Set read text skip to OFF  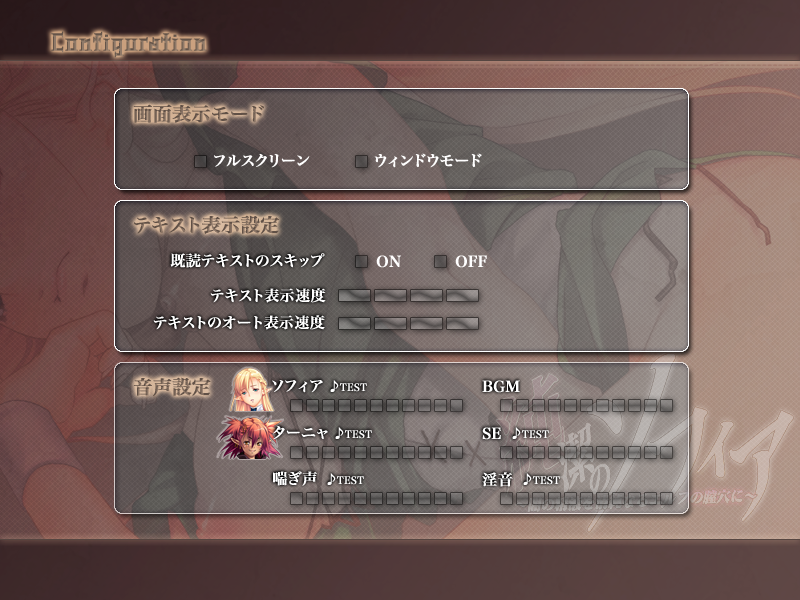[x=440, y=262]
